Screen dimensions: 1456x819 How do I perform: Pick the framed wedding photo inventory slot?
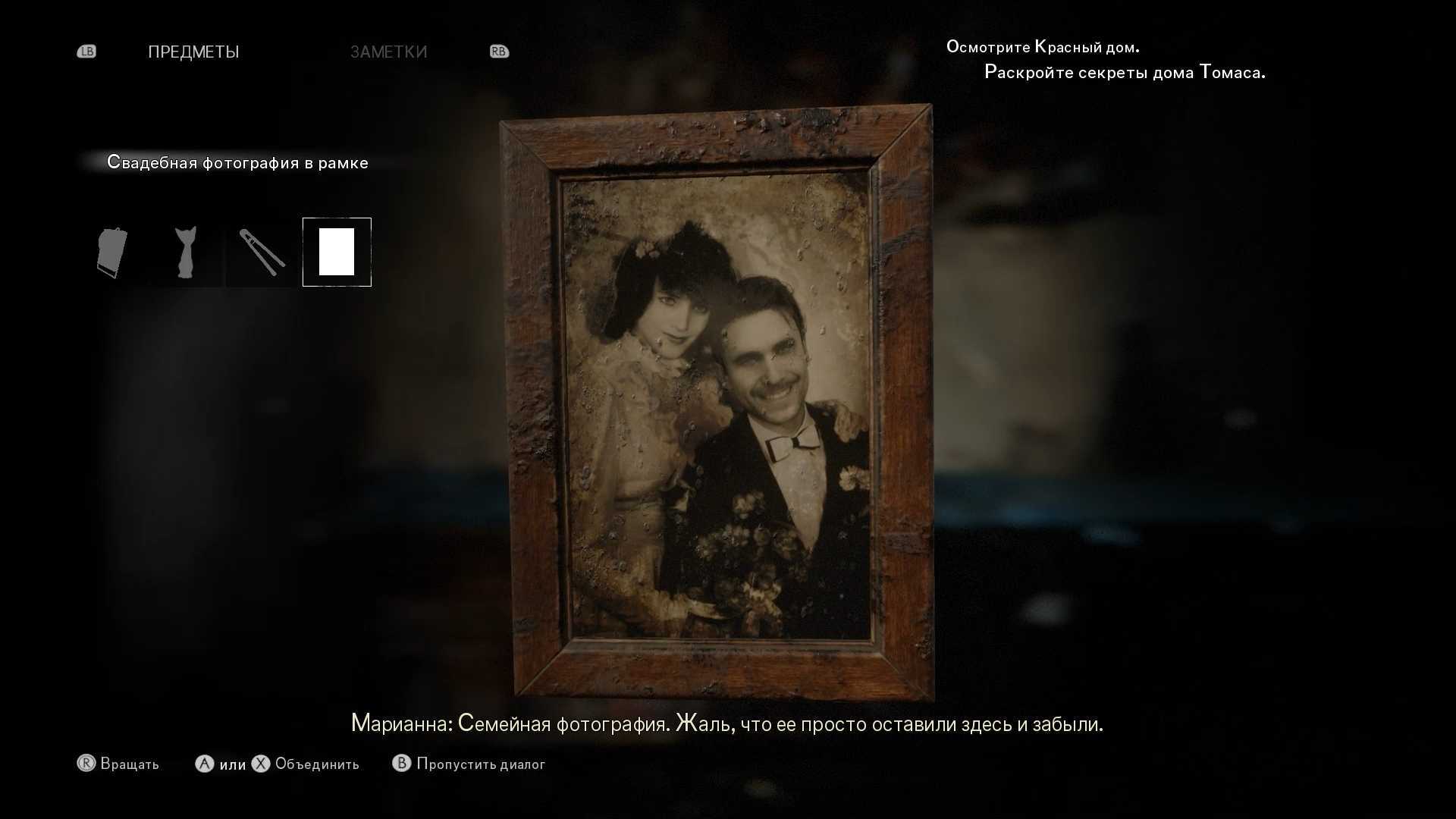click(337, 253)
